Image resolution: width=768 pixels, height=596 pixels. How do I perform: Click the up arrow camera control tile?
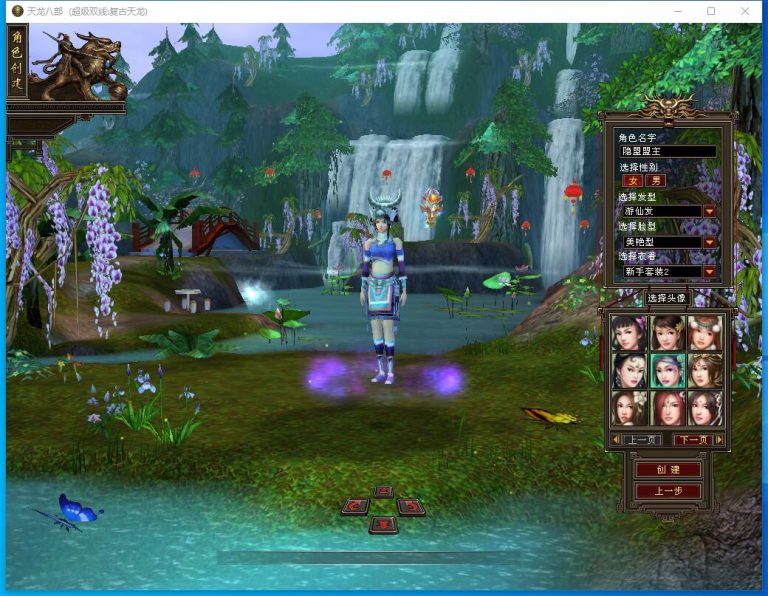[x=383, y=491]
